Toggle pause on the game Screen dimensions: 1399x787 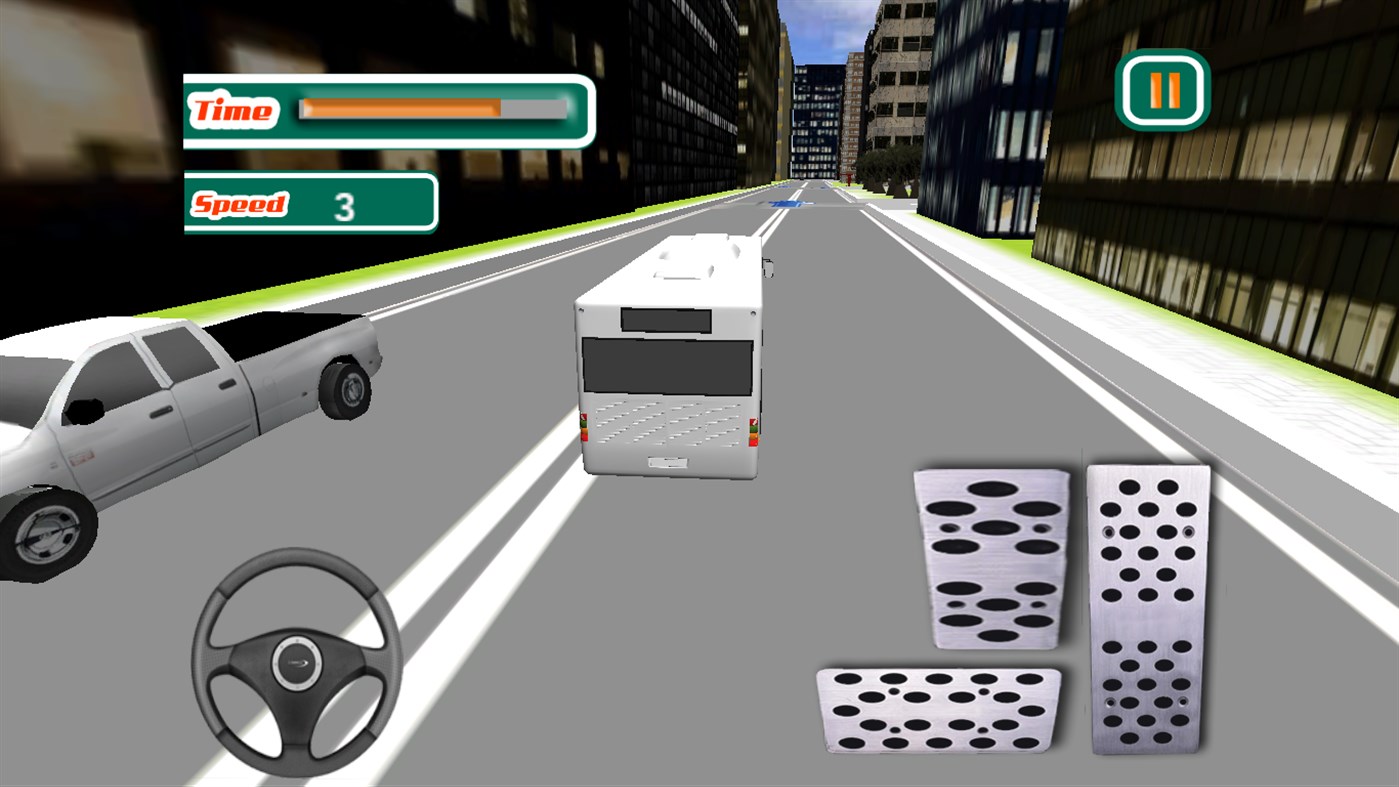pos(1164,88)
